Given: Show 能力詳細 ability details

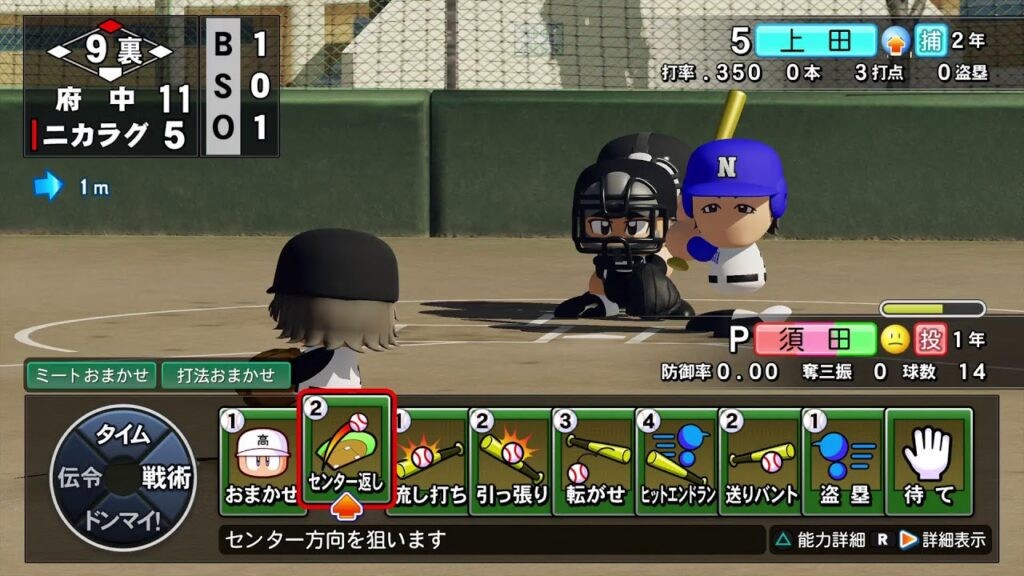Looking at the screenshot, I should [818, 540].
